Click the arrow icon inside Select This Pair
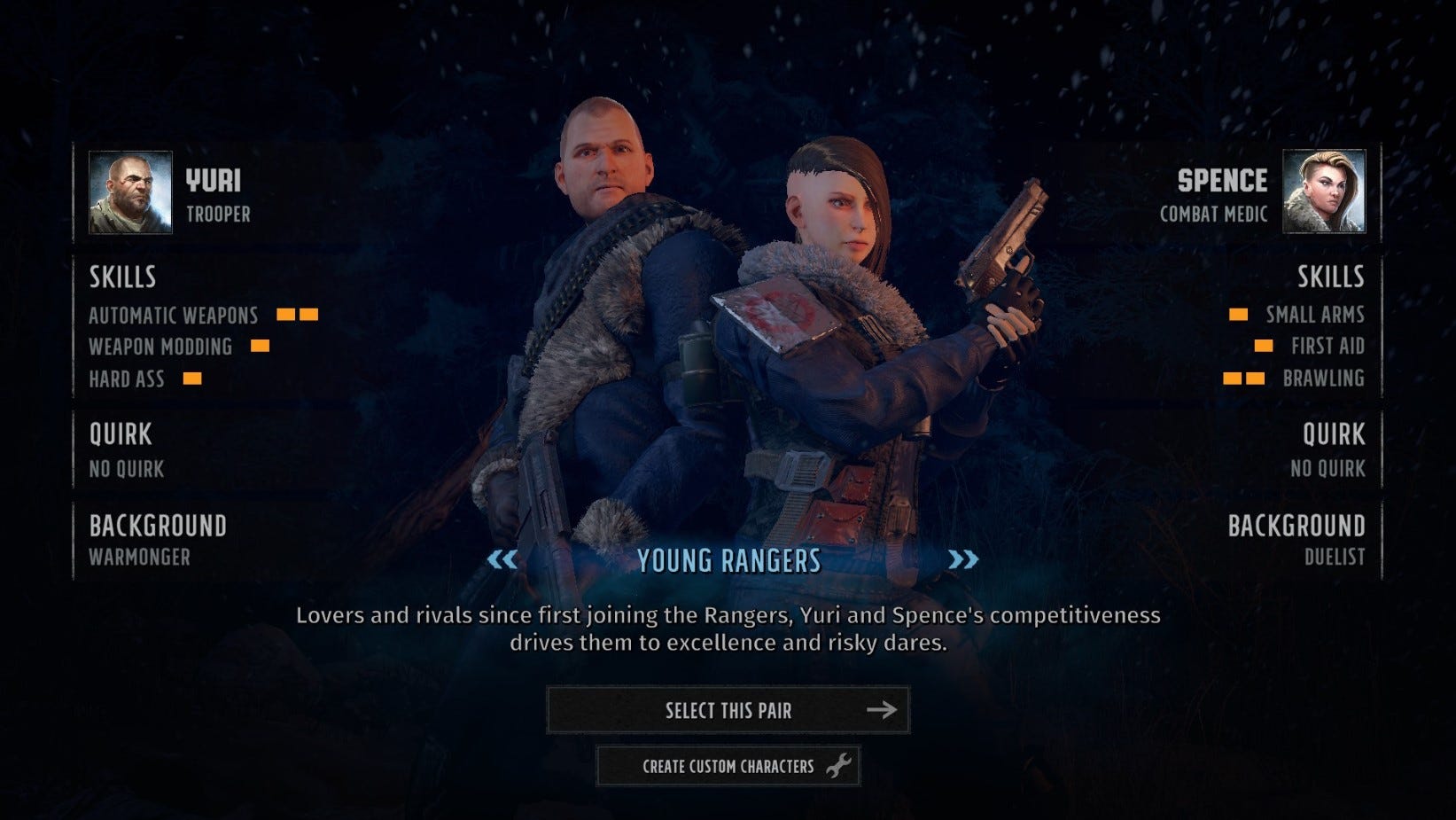 (881, 709)
